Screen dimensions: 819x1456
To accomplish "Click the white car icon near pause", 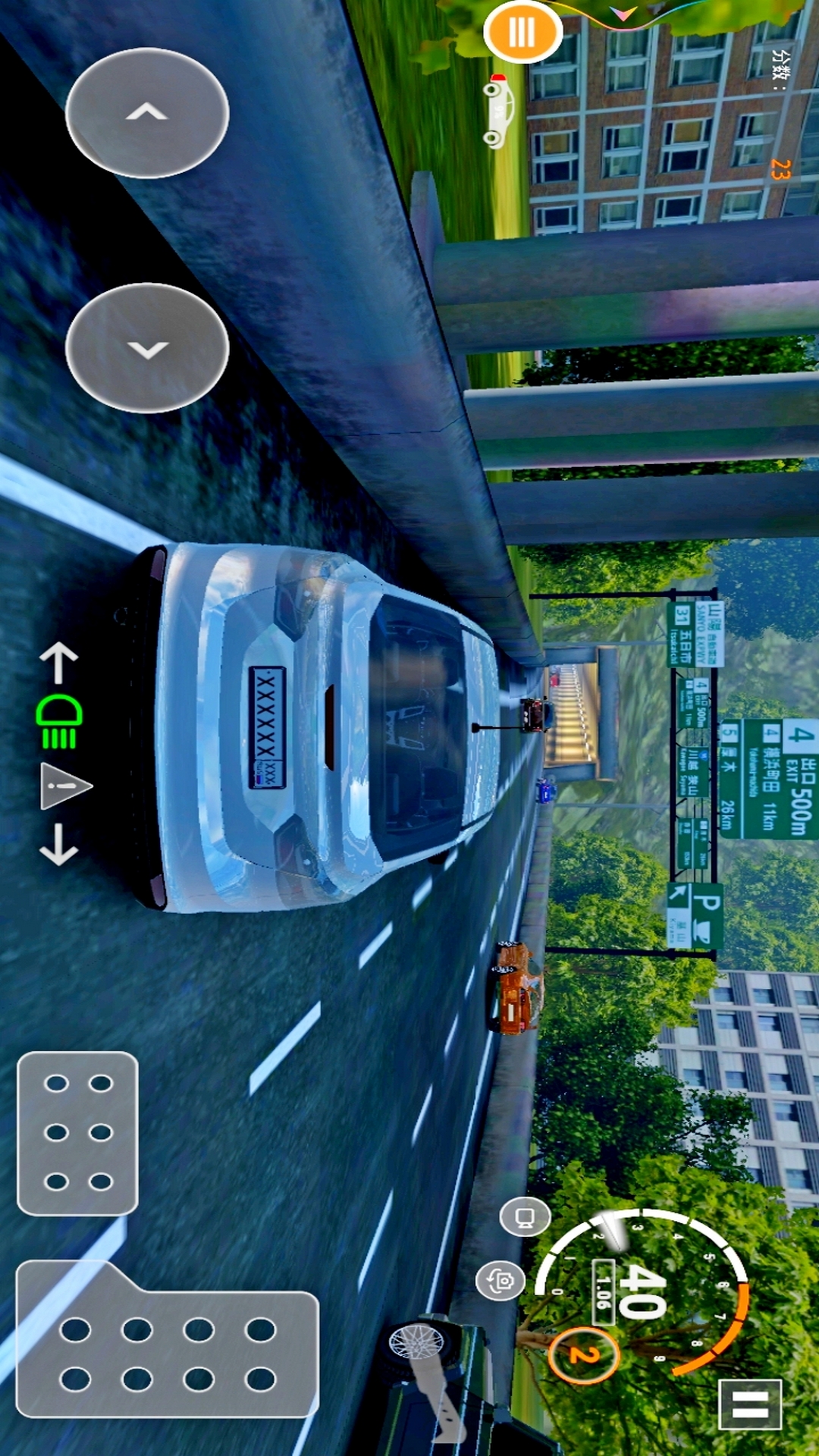I will pyautogui.click(x=499, y=111).
